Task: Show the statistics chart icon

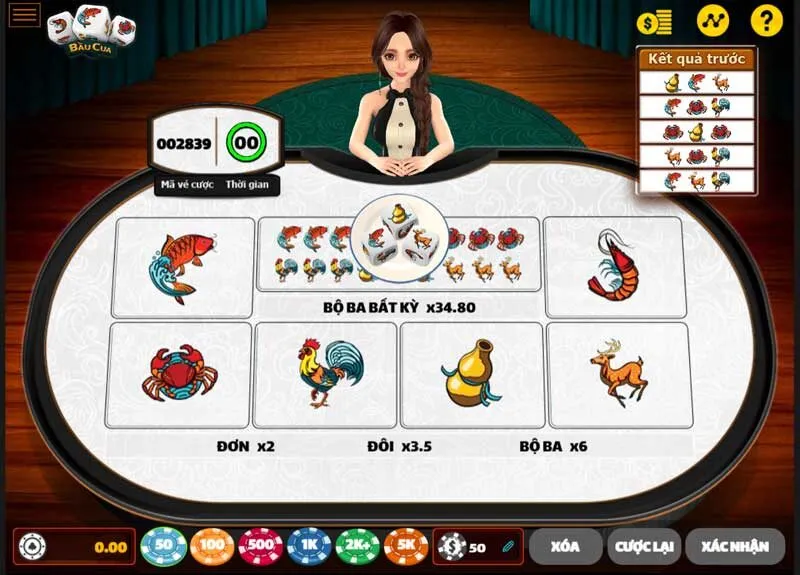Action: [713, 21]
